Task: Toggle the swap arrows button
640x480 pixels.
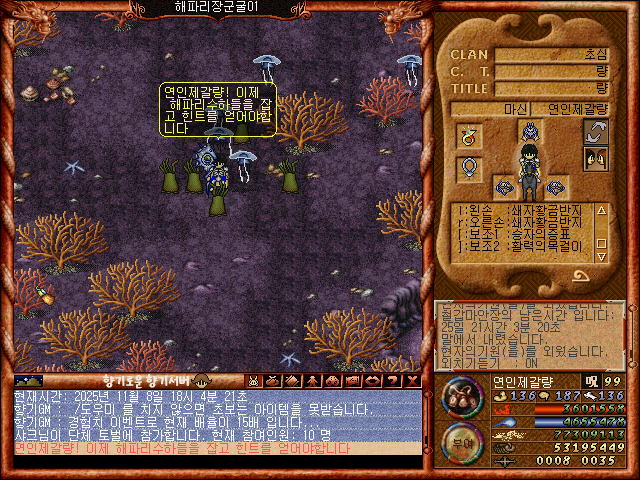Action: pyautogui.click(x=596, y=131)
